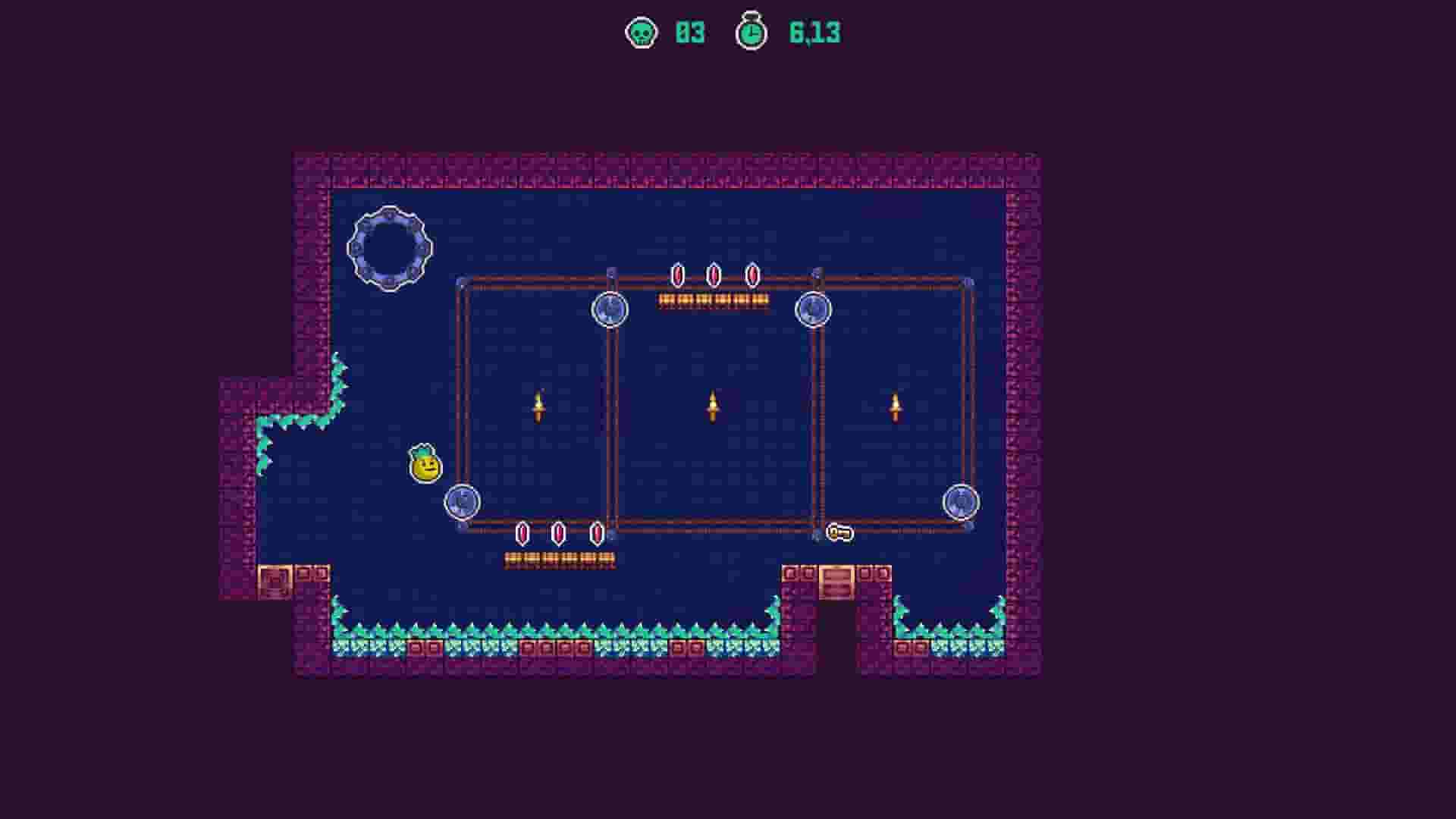Viewport: 1456px width, 819px height.
Task: Click the lower row of pink spikes
Action: (x=559, y=533)
